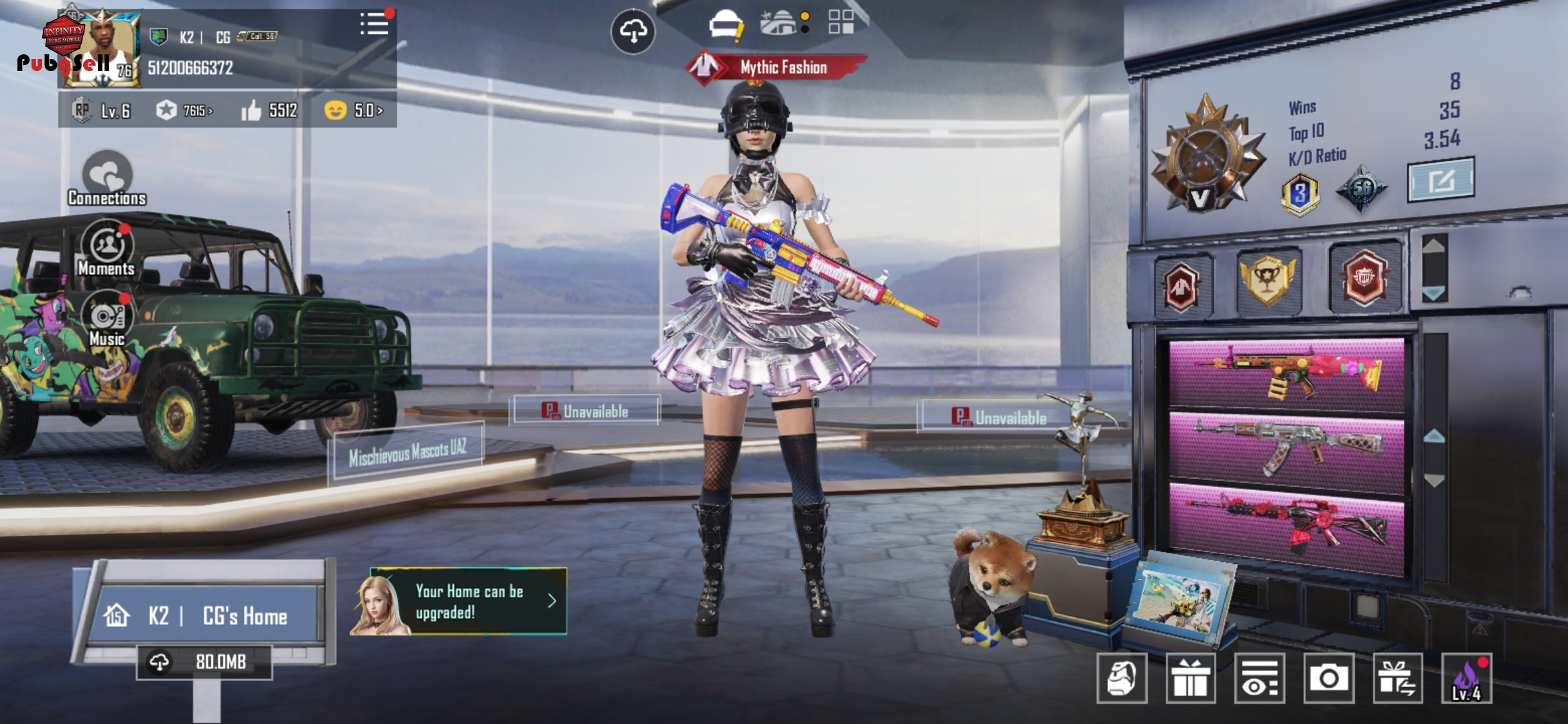This screenshot has height=724, width=1568.
Task: Open the 'Your Home can be upgraded!' prompt
Action: (x=469, y=601)
